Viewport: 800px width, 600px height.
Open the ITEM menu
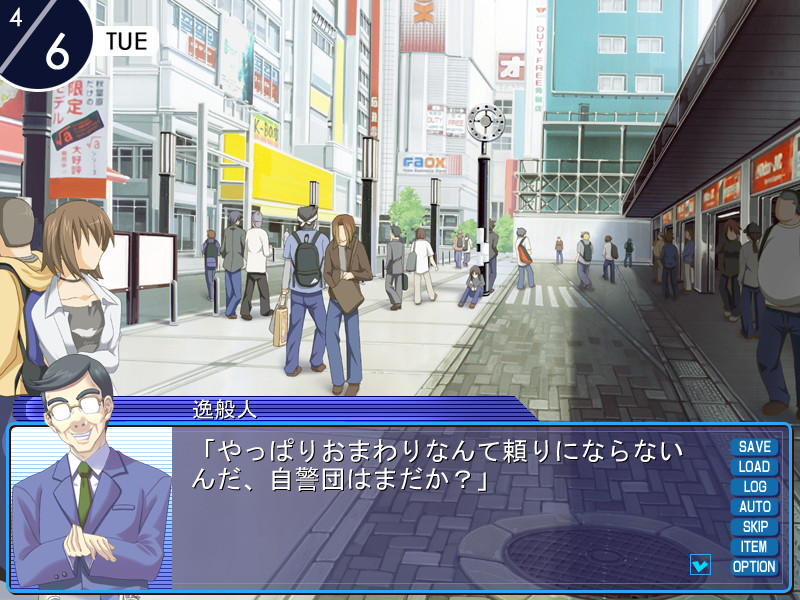tap(754, 547)
